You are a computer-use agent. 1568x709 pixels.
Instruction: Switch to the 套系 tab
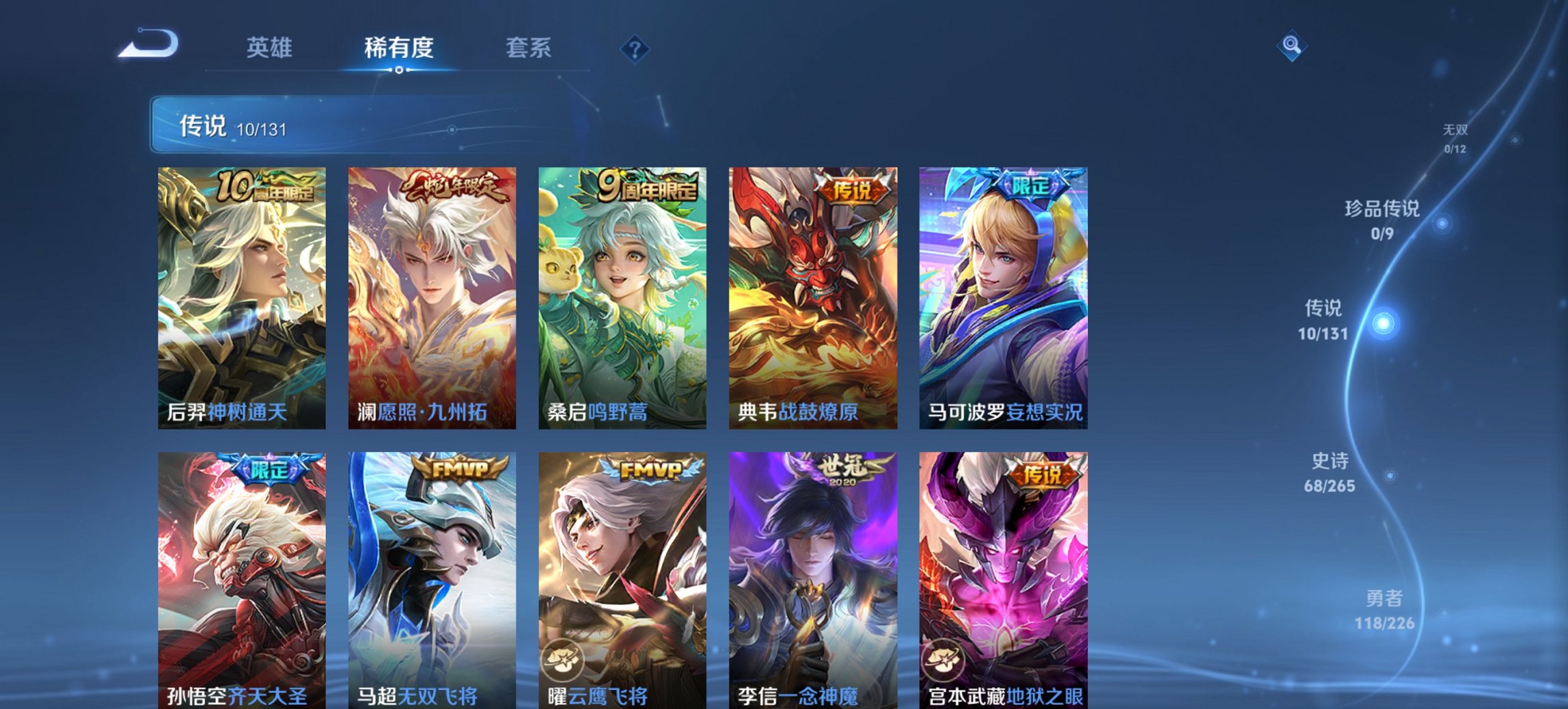tap(527, 48)
